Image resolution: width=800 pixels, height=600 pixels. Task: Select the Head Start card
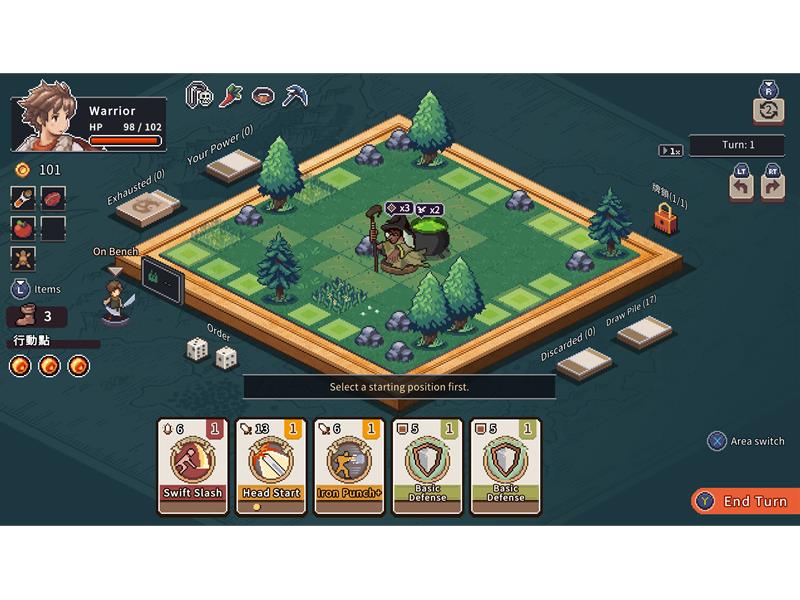(271, 466)
